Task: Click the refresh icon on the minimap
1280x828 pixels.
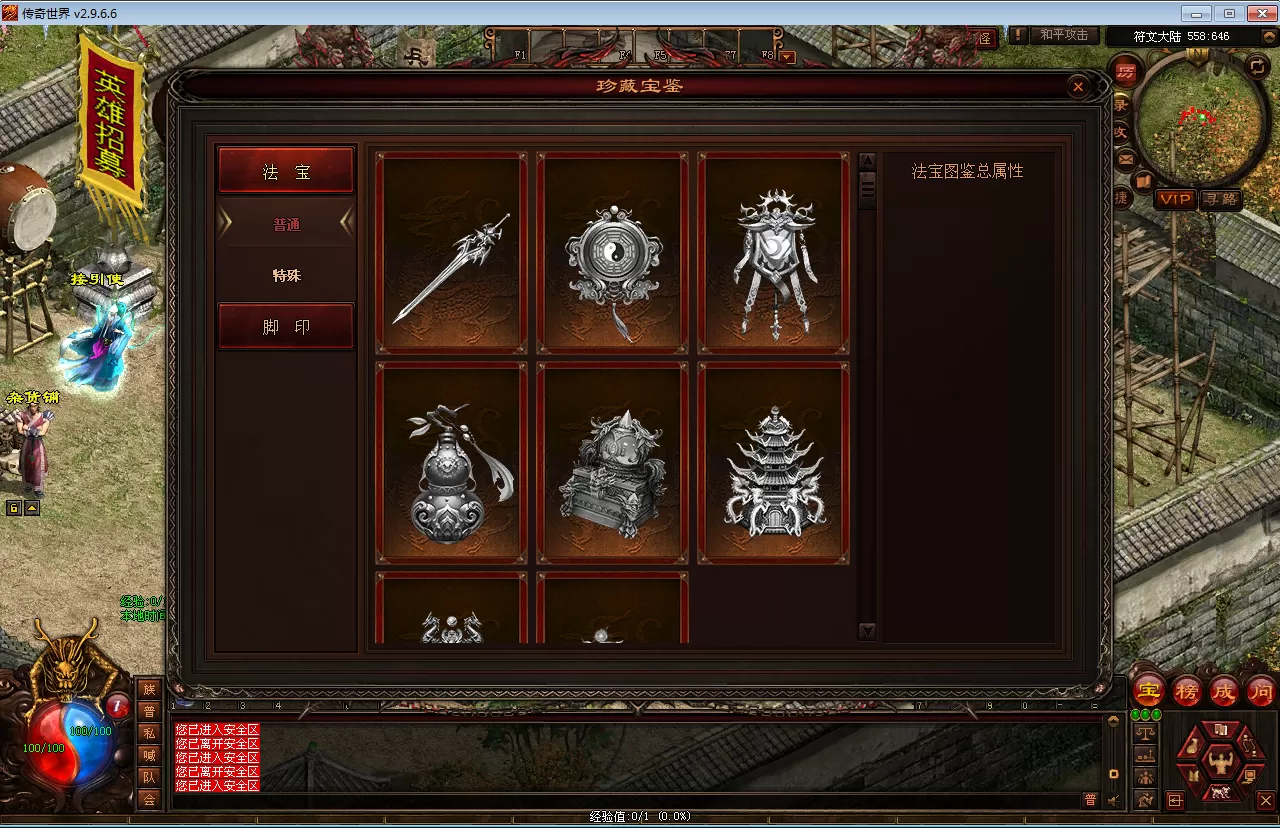Action: click(x=1257, y=66)
